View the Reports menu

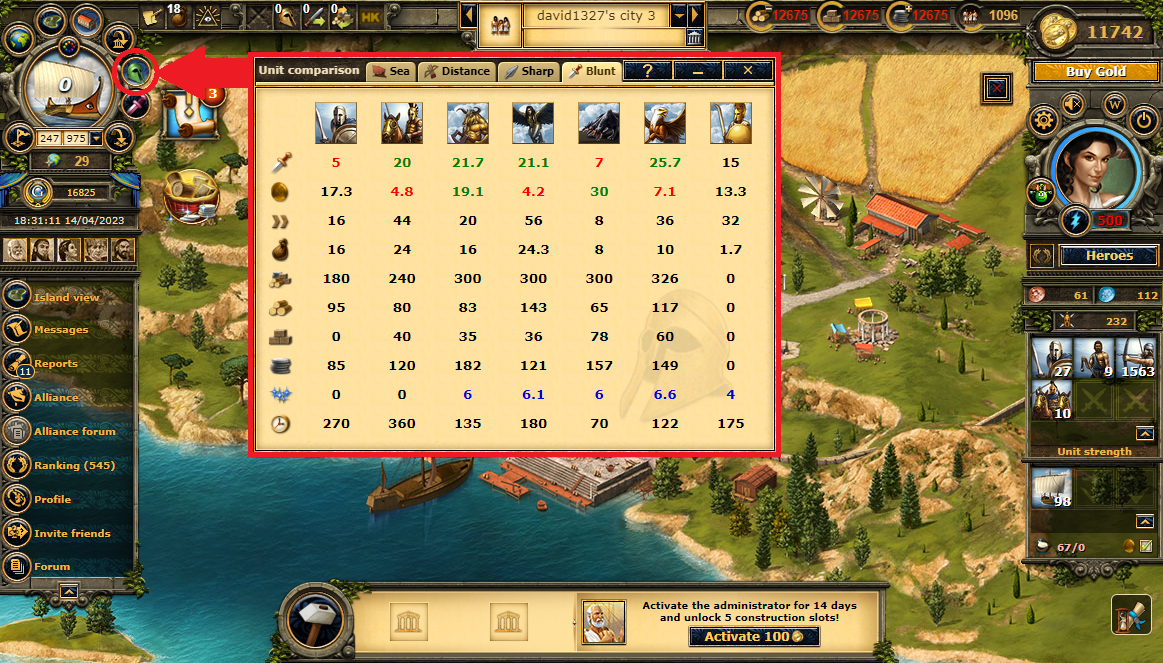[x=56, y=364]
